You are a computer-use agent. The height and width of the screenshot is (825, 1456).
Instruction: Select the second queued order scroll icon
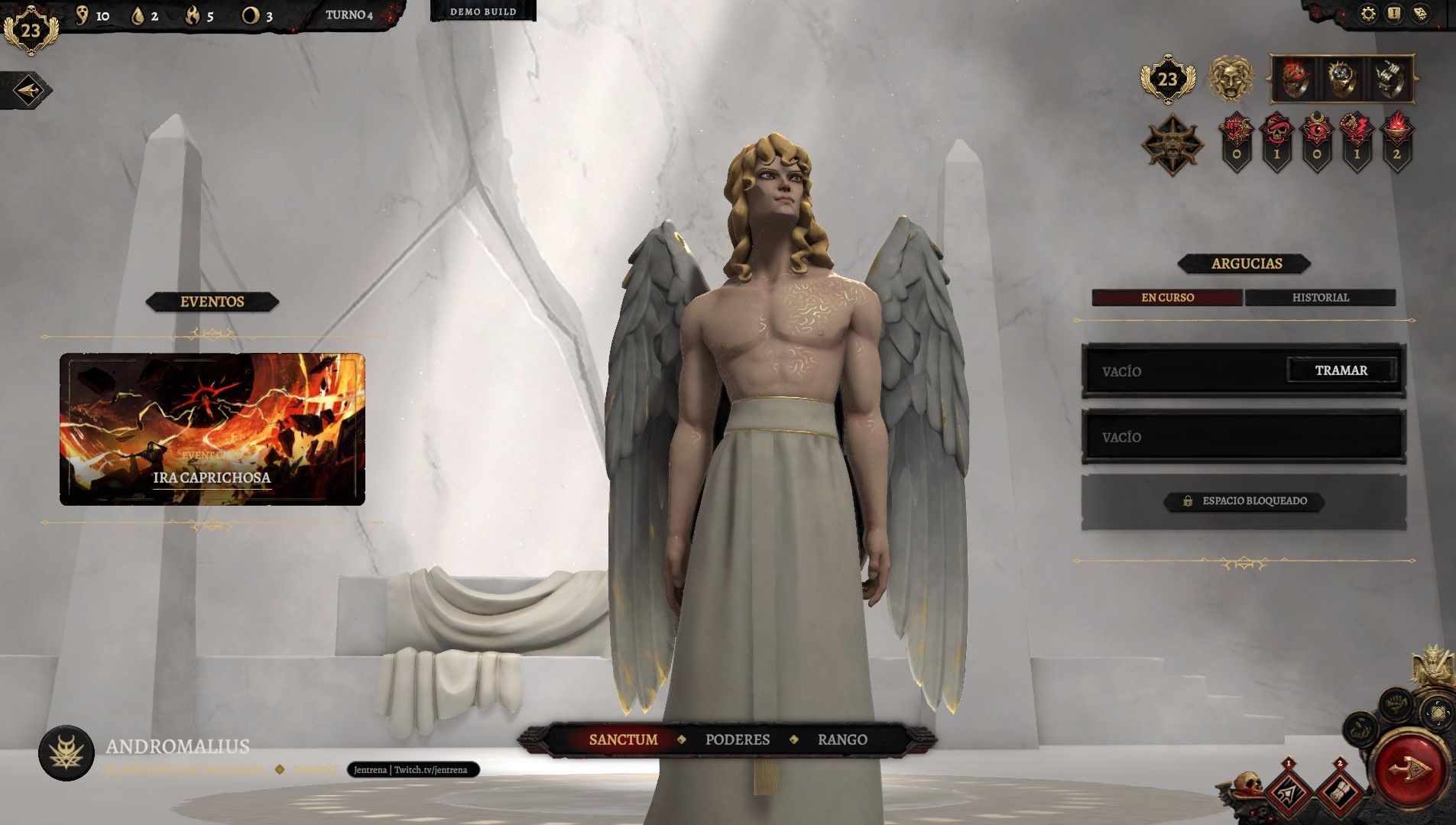pos(1339,791)
